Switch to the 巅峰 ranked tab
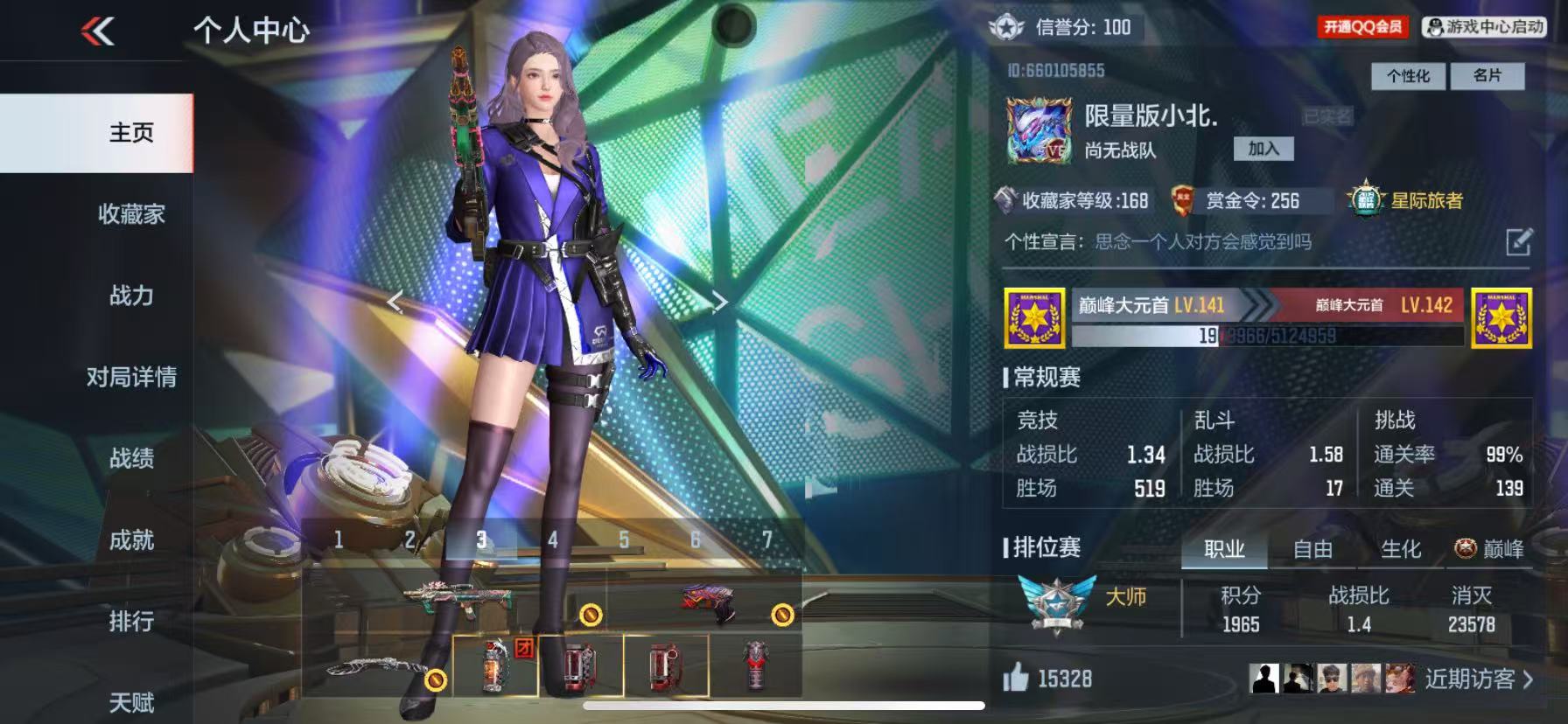The image size is (1568, 724). click(x=1491, y=549)
